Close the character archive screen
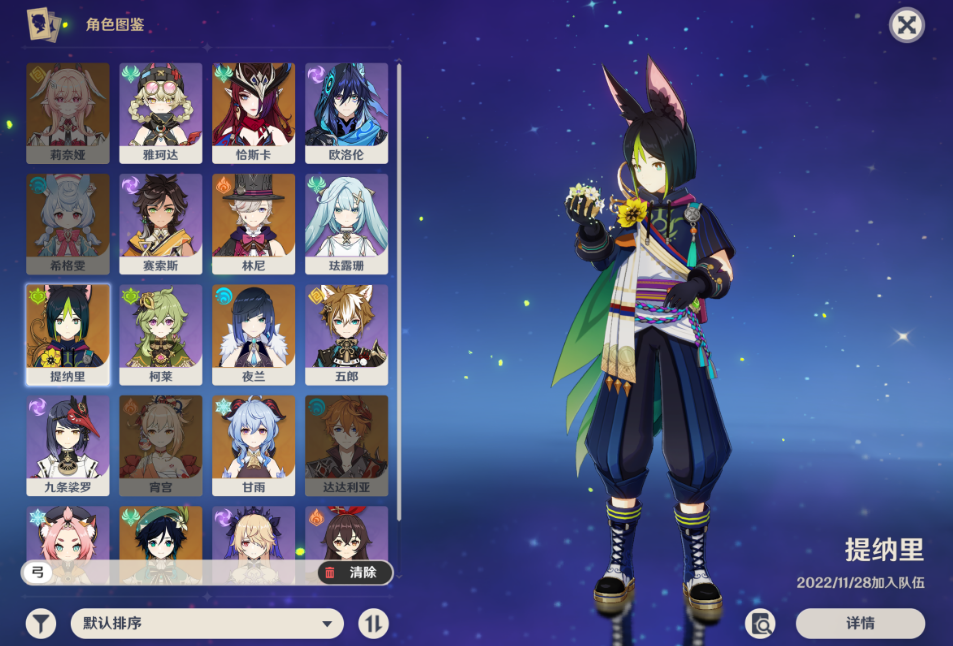The height and width of the screenshot is (646, 953). coord(906,25)
